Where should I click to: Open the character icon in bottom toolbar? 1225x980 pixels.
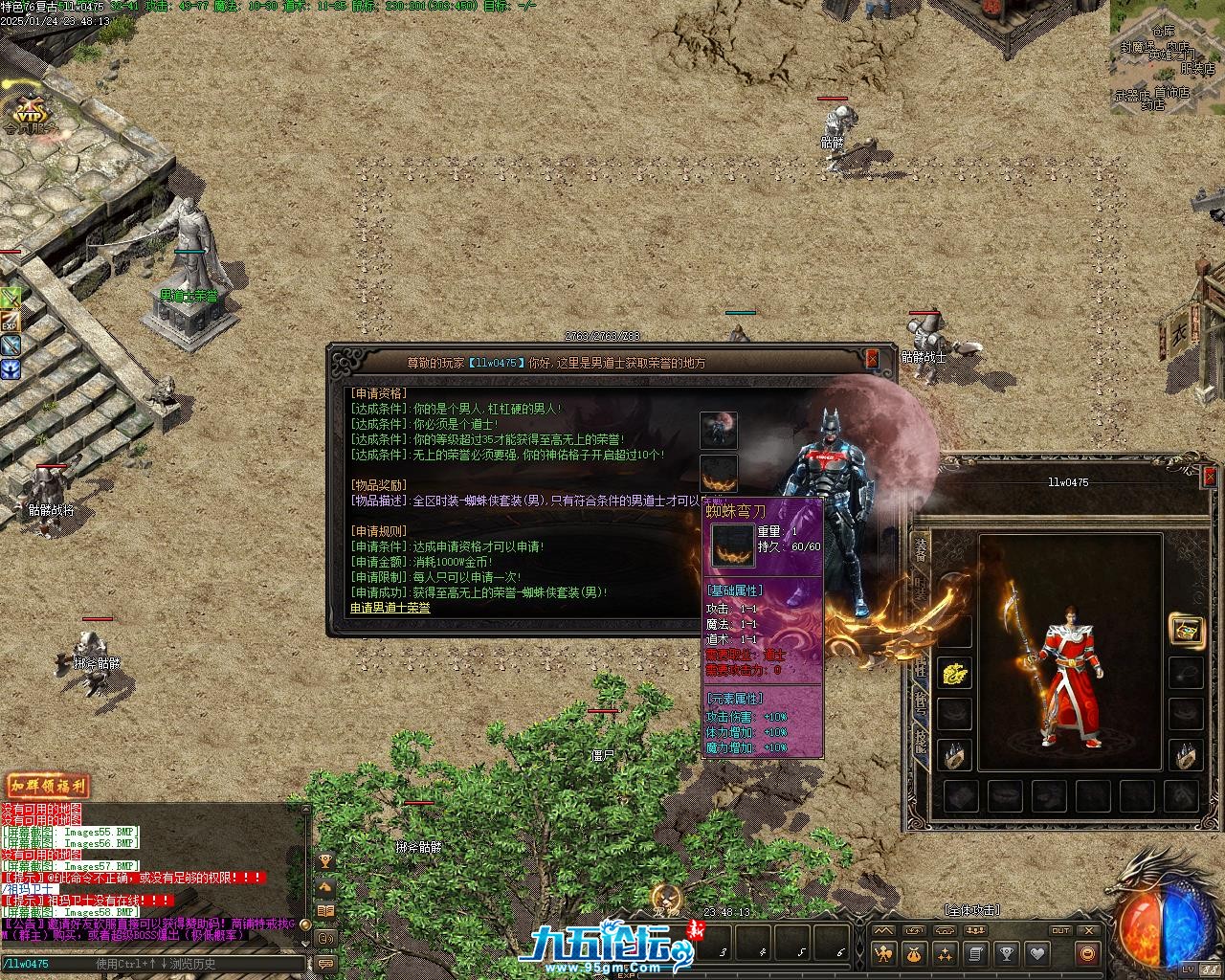tap(884, 953)
